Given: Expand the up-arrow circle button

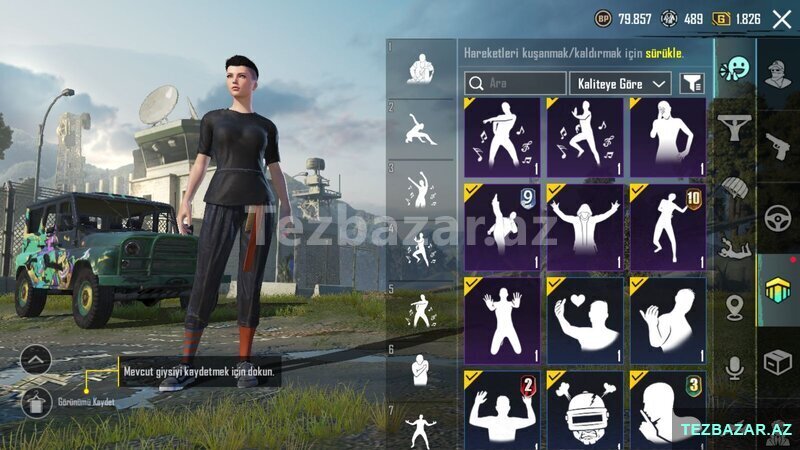Looking at the screenshot, I should click(x=36, y=359).
